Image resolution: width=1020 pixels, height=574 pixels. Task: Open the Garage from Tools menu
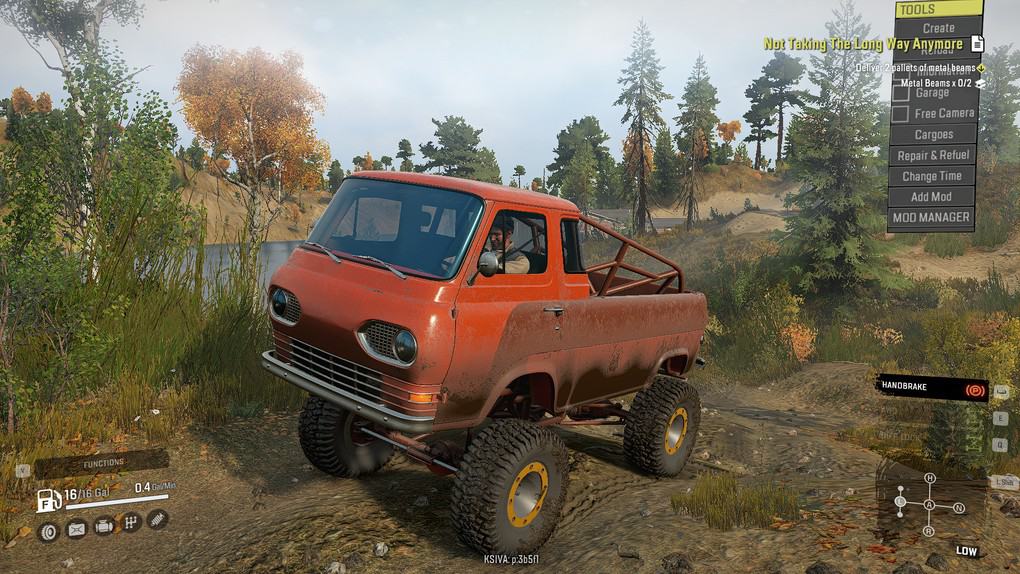[x=932, y=92]
